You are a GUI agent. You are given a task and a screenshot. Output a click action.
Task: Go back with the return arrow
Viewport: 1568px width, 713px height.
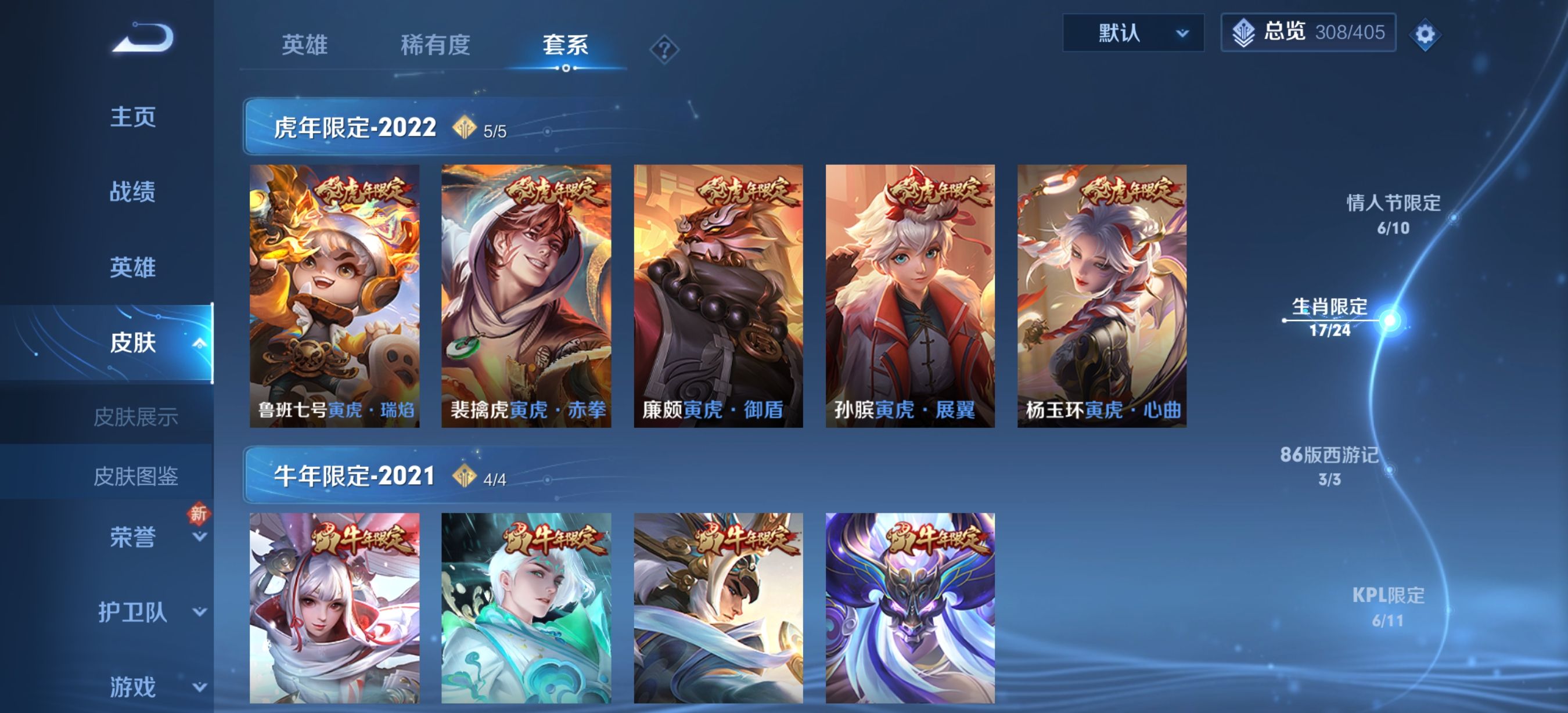(x=143, y=38)
